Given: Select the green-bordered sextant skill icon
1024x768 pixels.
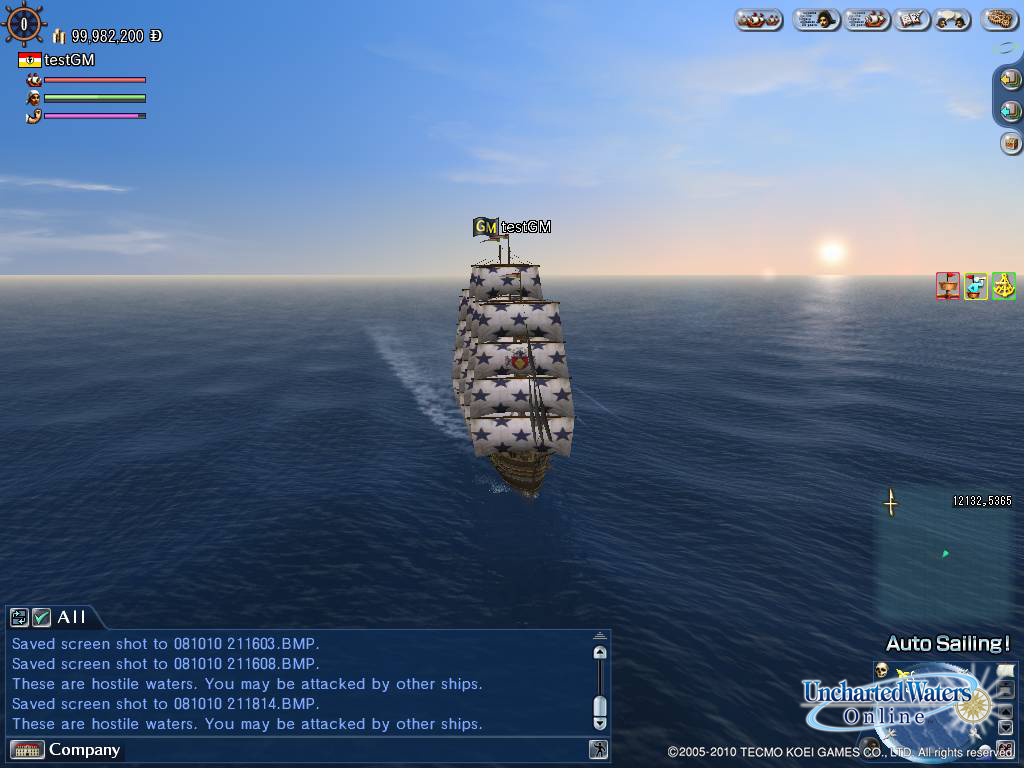Looking at the screenshot, I should tap(1003, 286).
